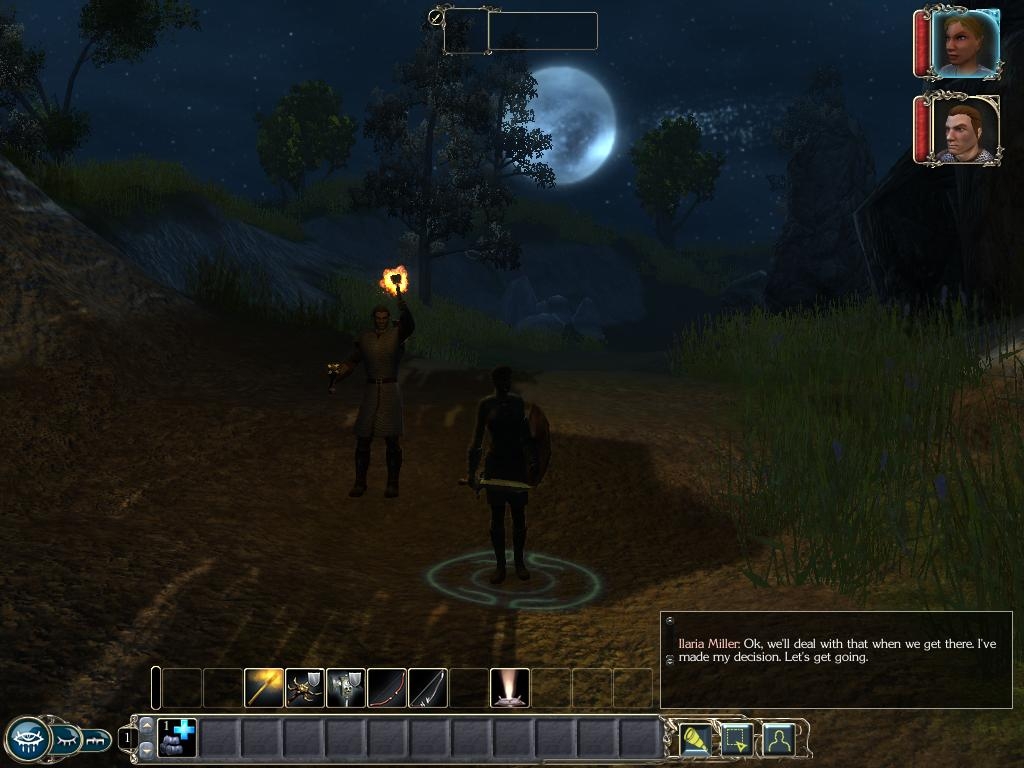Equip the warhammer and shield set

346,688
